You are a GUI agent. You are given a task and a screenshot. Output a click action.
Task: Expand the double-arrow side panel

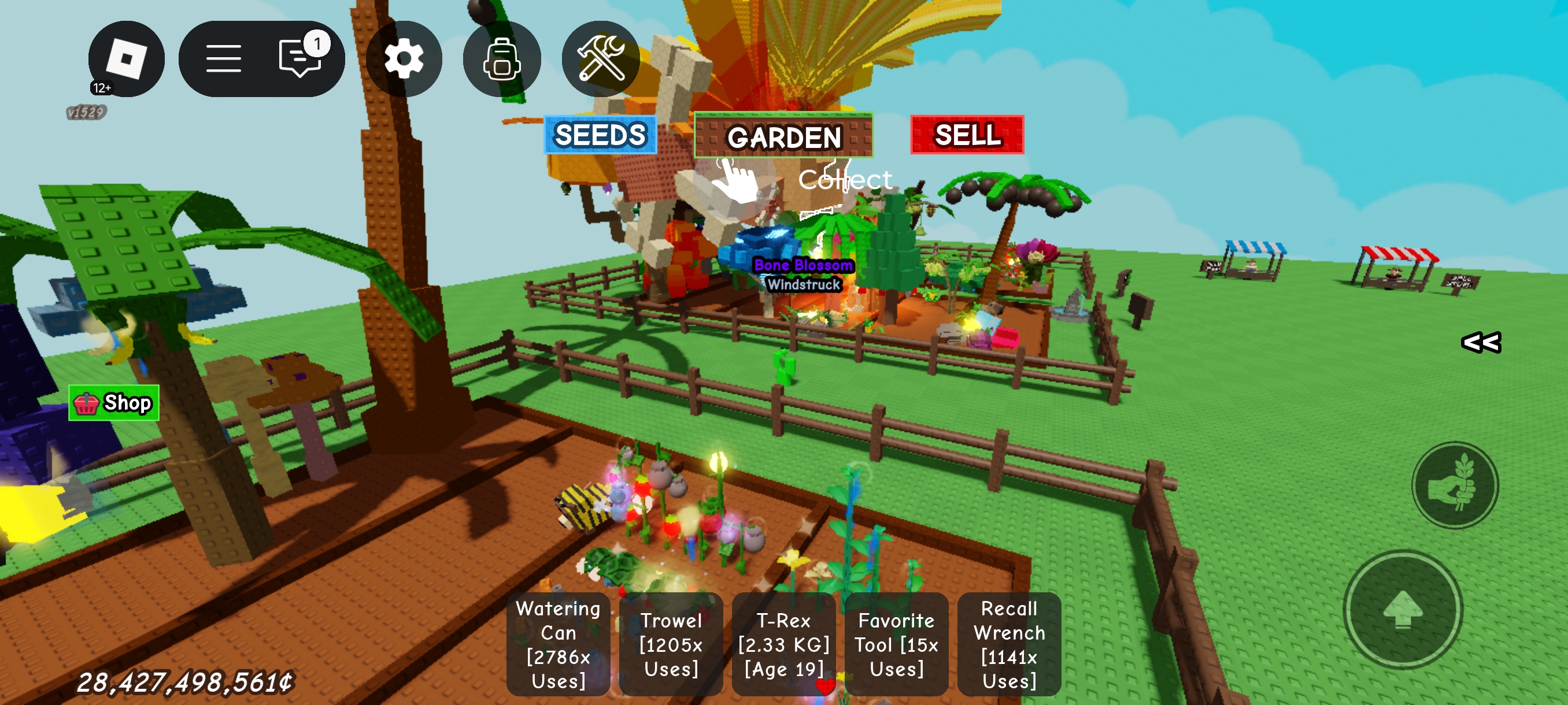click(x=1481, y=343)
